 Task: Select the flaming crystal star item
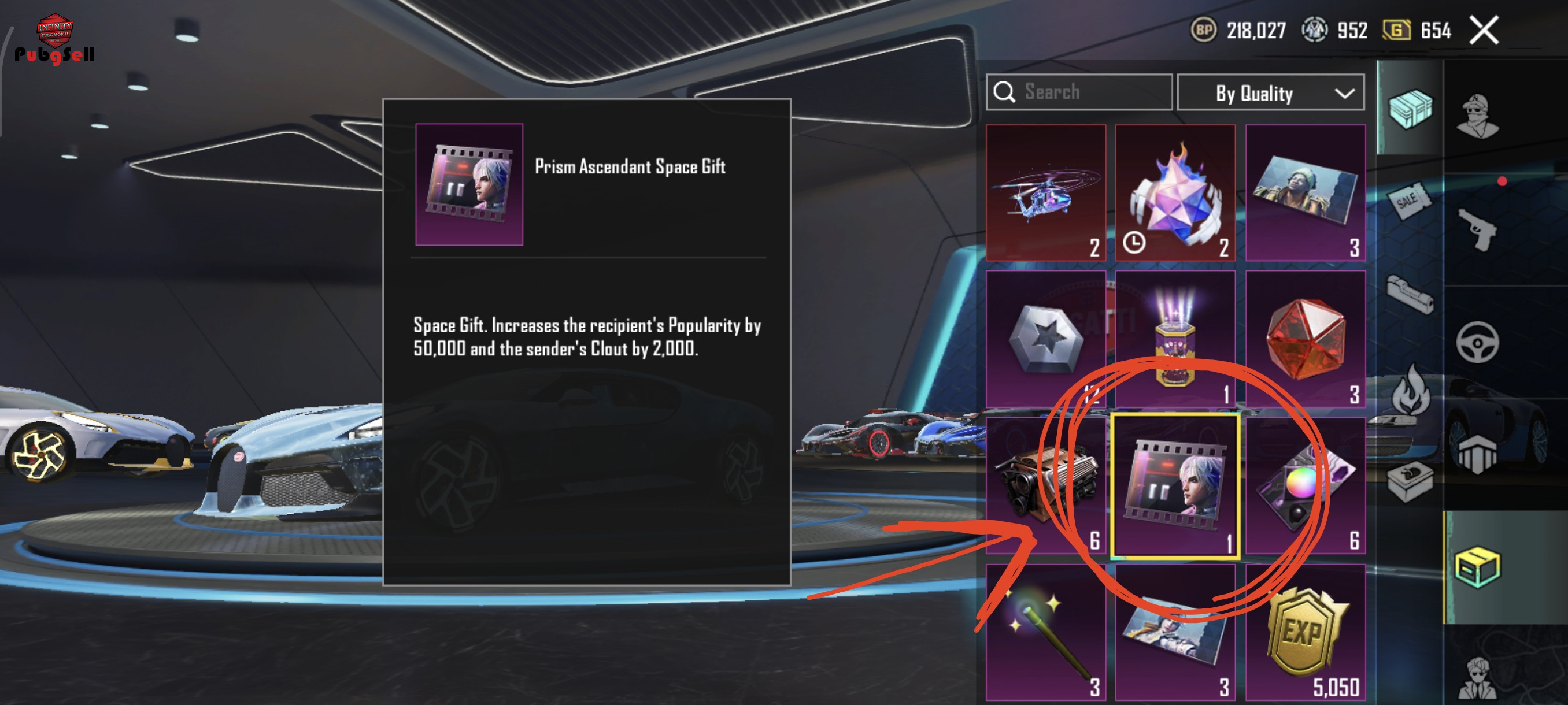[1175, 192]
